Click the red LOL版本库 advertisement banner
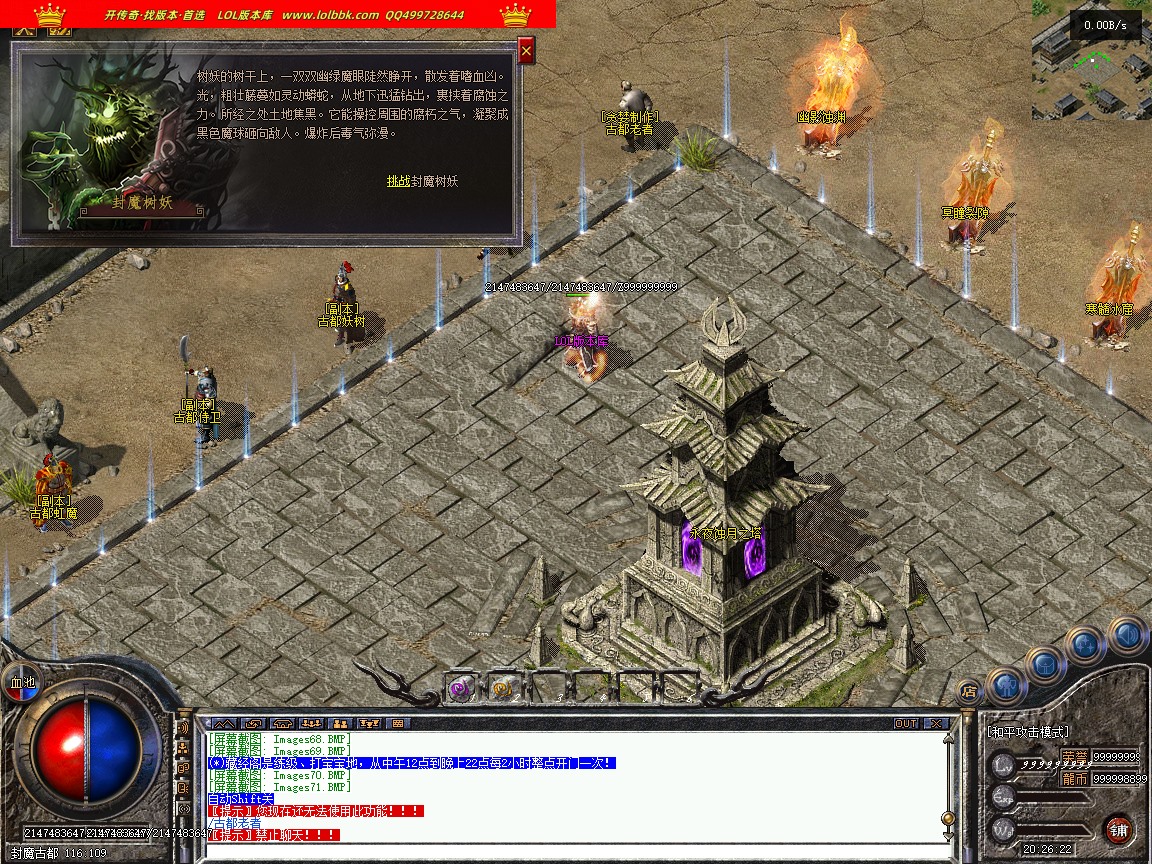The image size is (1152, 864). tap(278, 15)
